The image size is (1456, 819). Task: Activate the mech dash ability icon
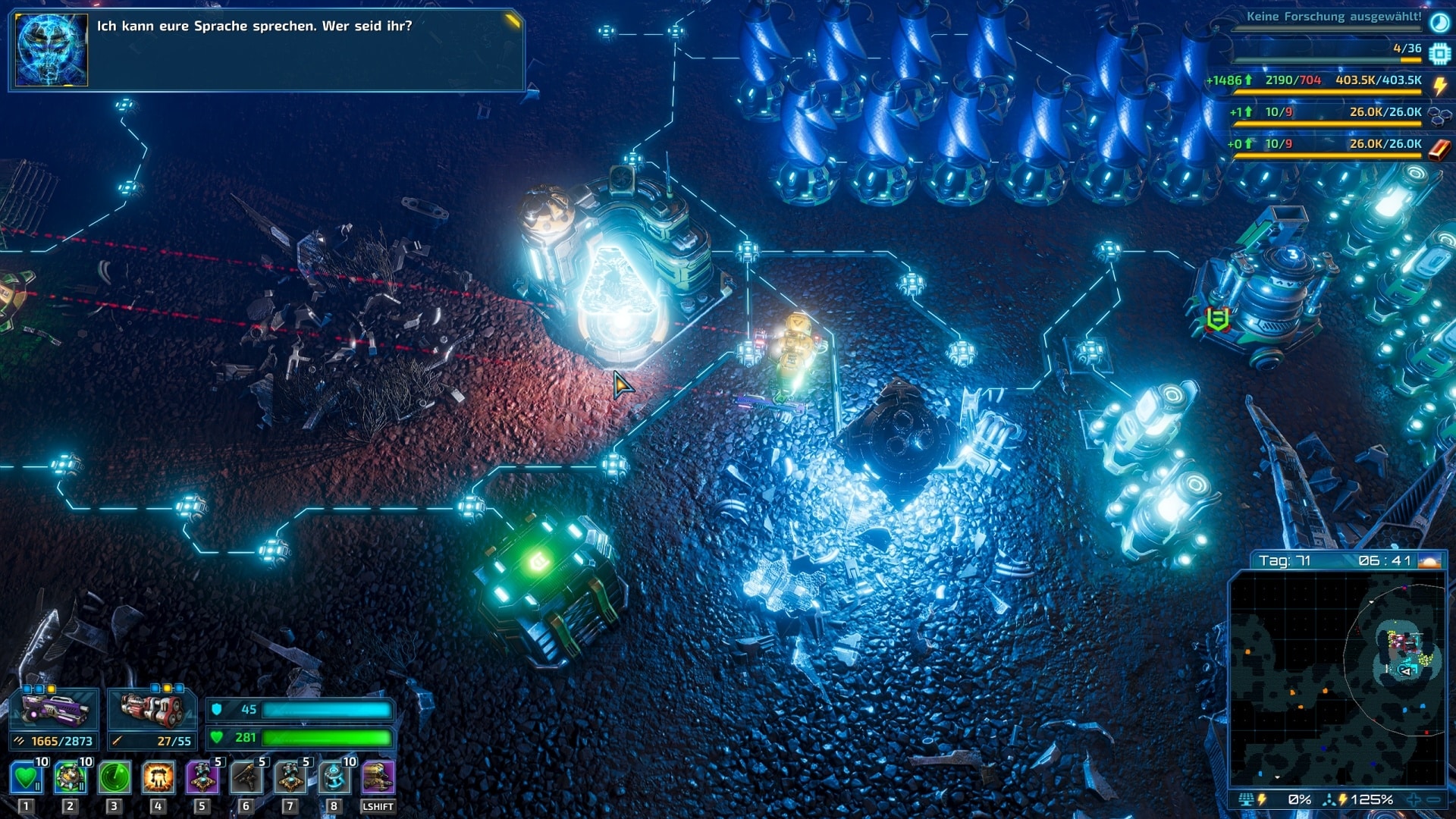pyautogui.click(x=378, y=777)
